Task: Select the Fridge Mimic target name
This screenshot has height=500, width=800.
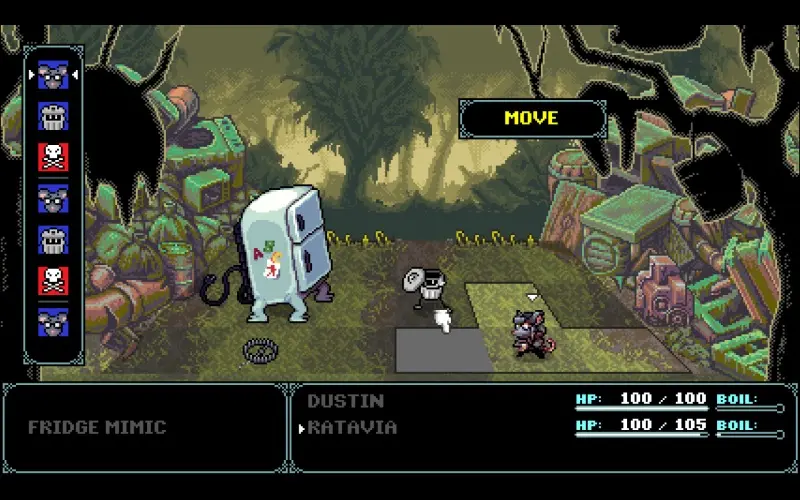Action: coord(97,427)
